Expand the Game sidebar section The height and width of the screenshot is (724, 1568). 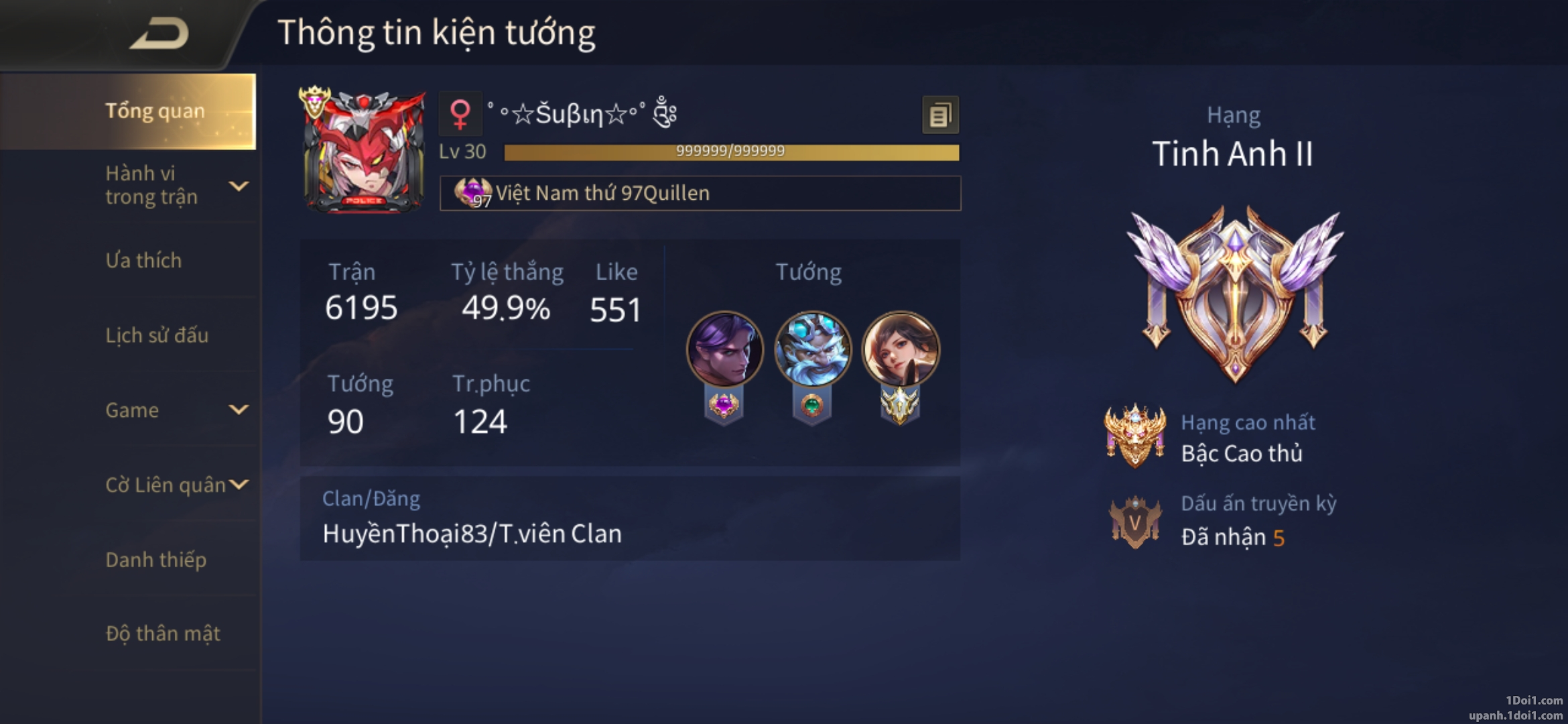[x=132, y=410]
